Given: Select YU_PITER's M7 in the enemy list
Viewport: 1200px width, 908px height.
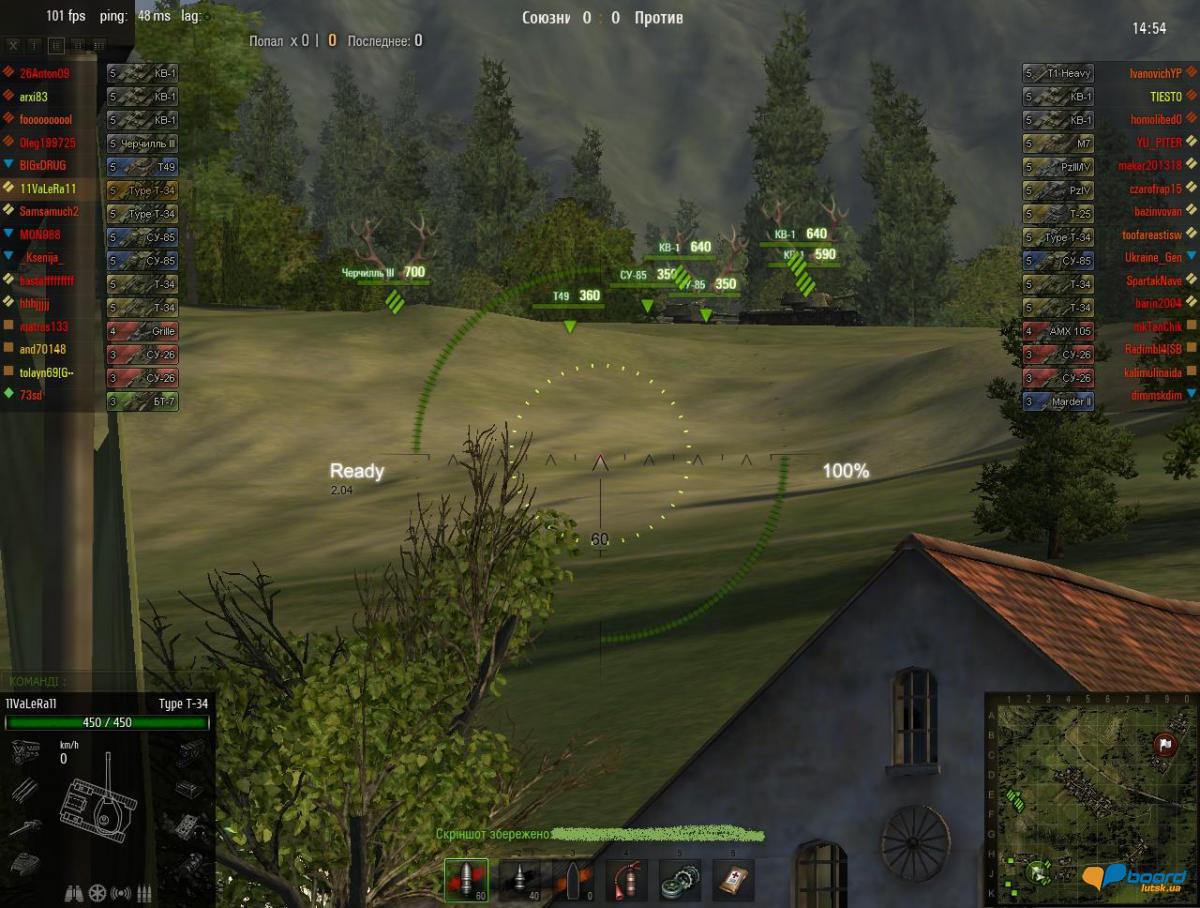Looking at the screenshot, I should 1108,142.
